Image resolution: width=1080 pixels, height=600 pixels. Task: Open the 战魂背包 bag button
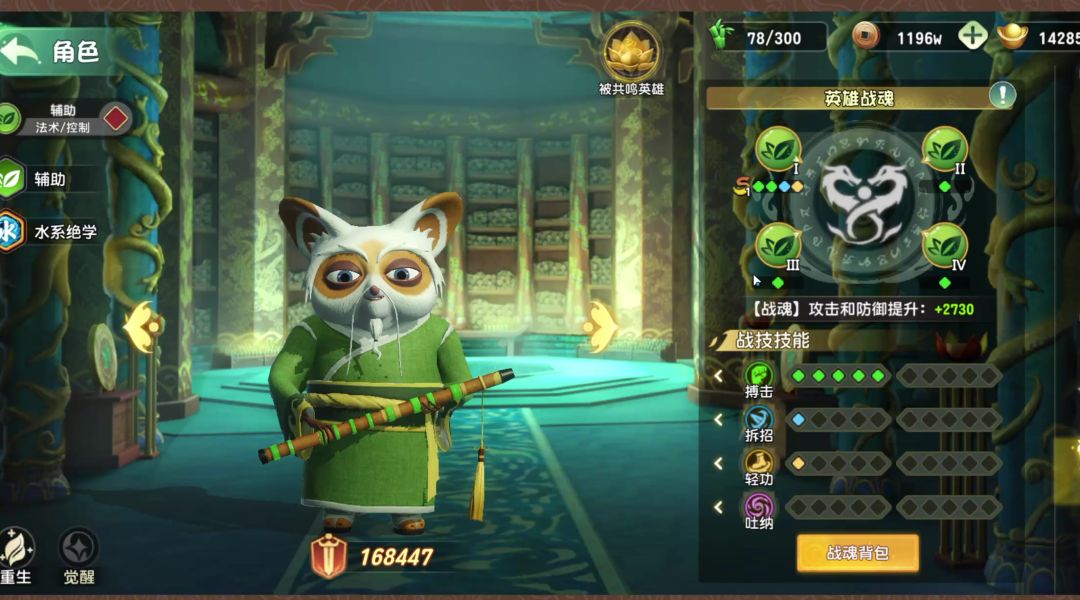[857, 552]
